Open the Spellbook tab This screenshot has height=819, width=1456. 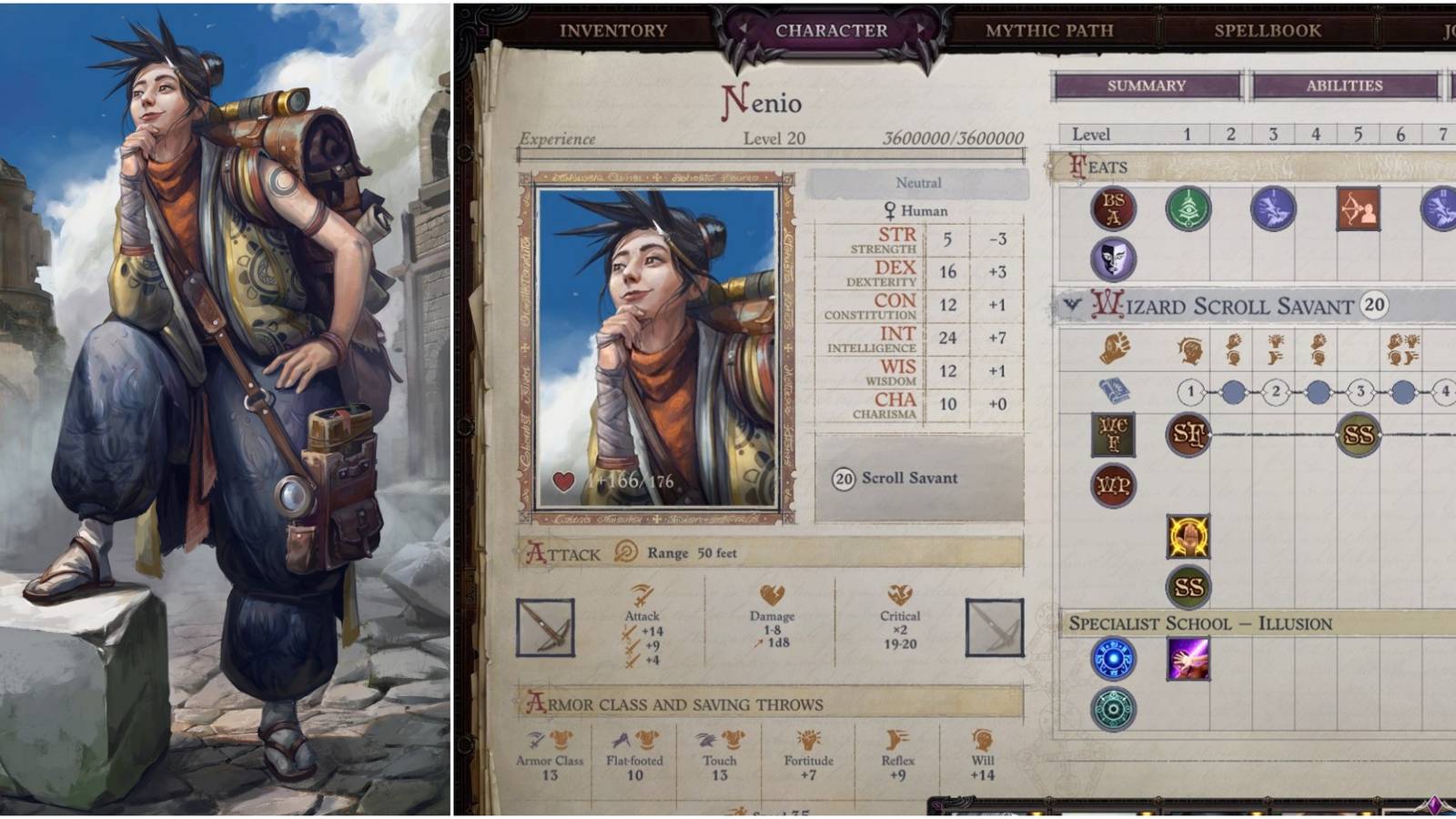[1265, 30]
